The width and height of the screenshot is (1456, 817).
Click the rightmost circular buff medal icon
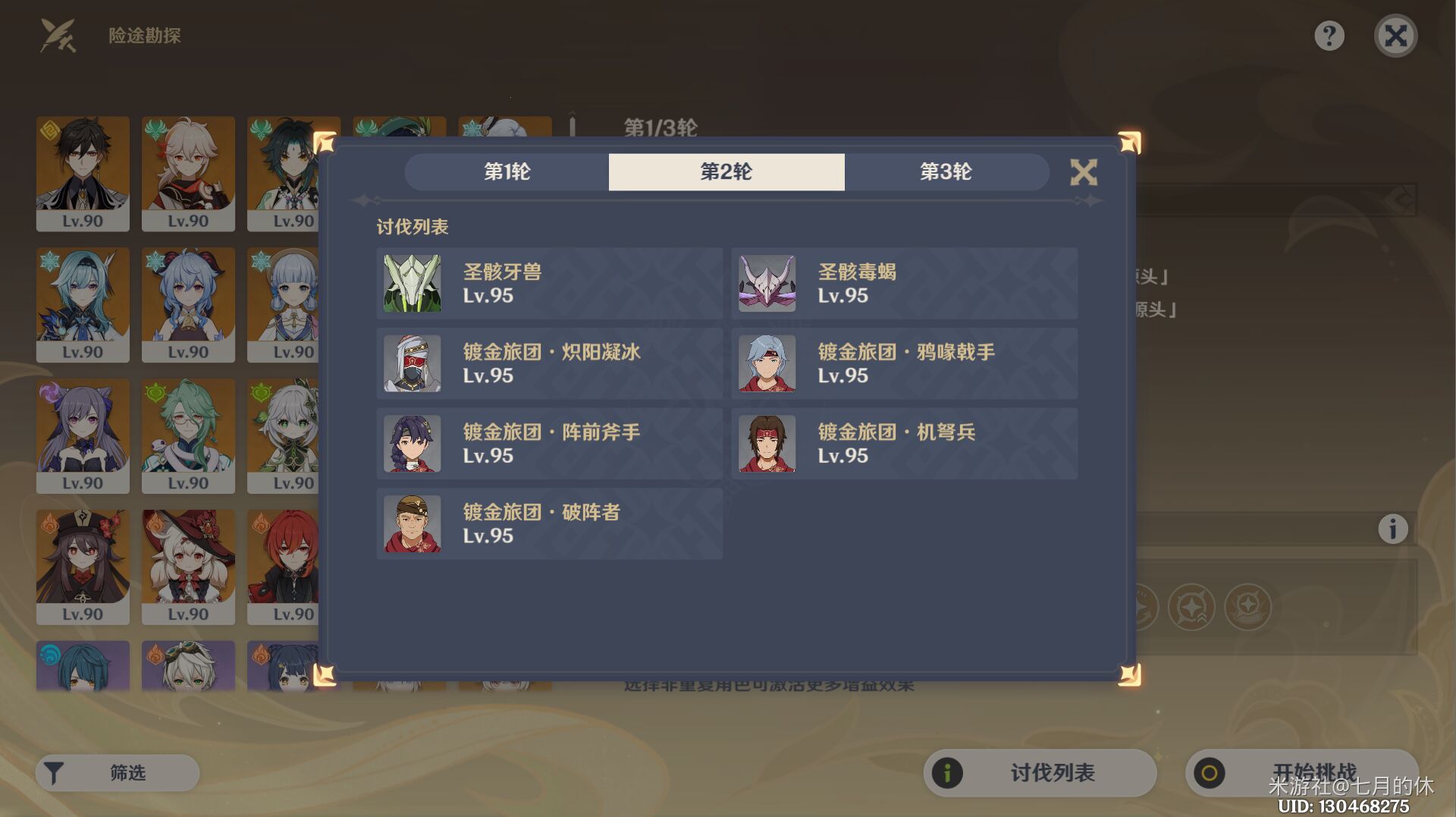click(x=1247, y=607)
